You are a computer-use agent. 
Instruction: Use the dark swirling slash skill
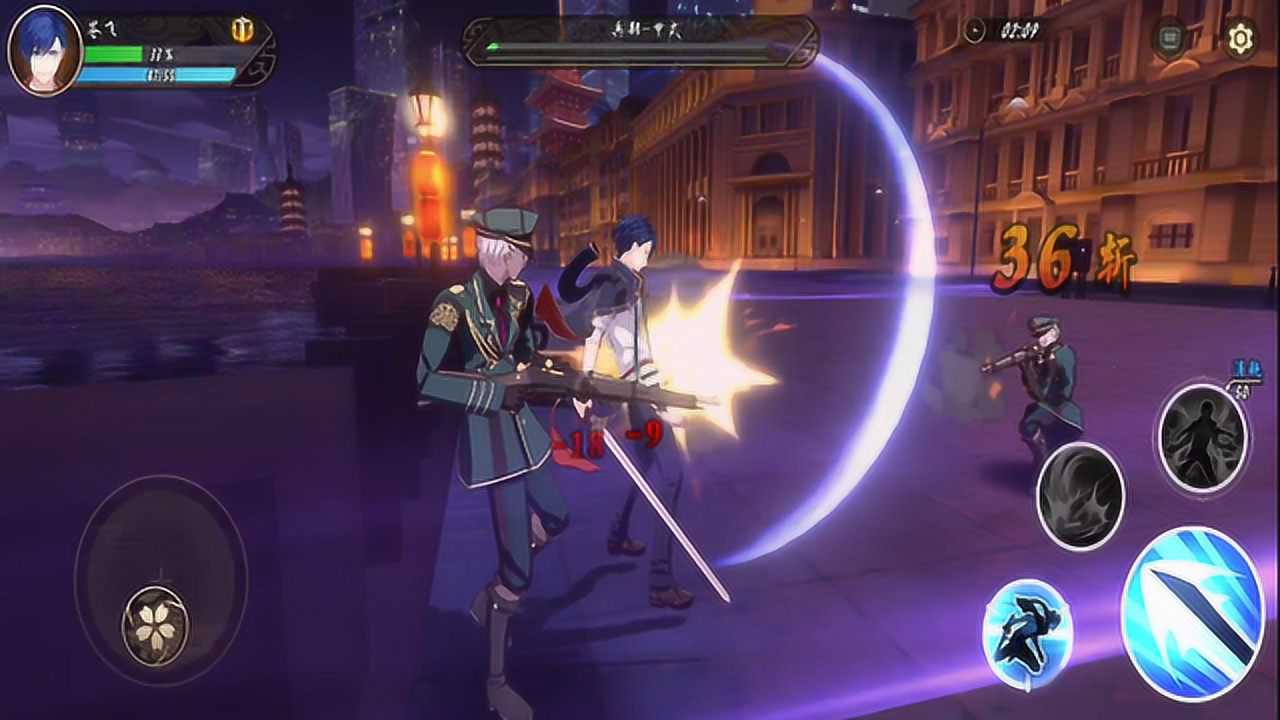coord(1080,496)
